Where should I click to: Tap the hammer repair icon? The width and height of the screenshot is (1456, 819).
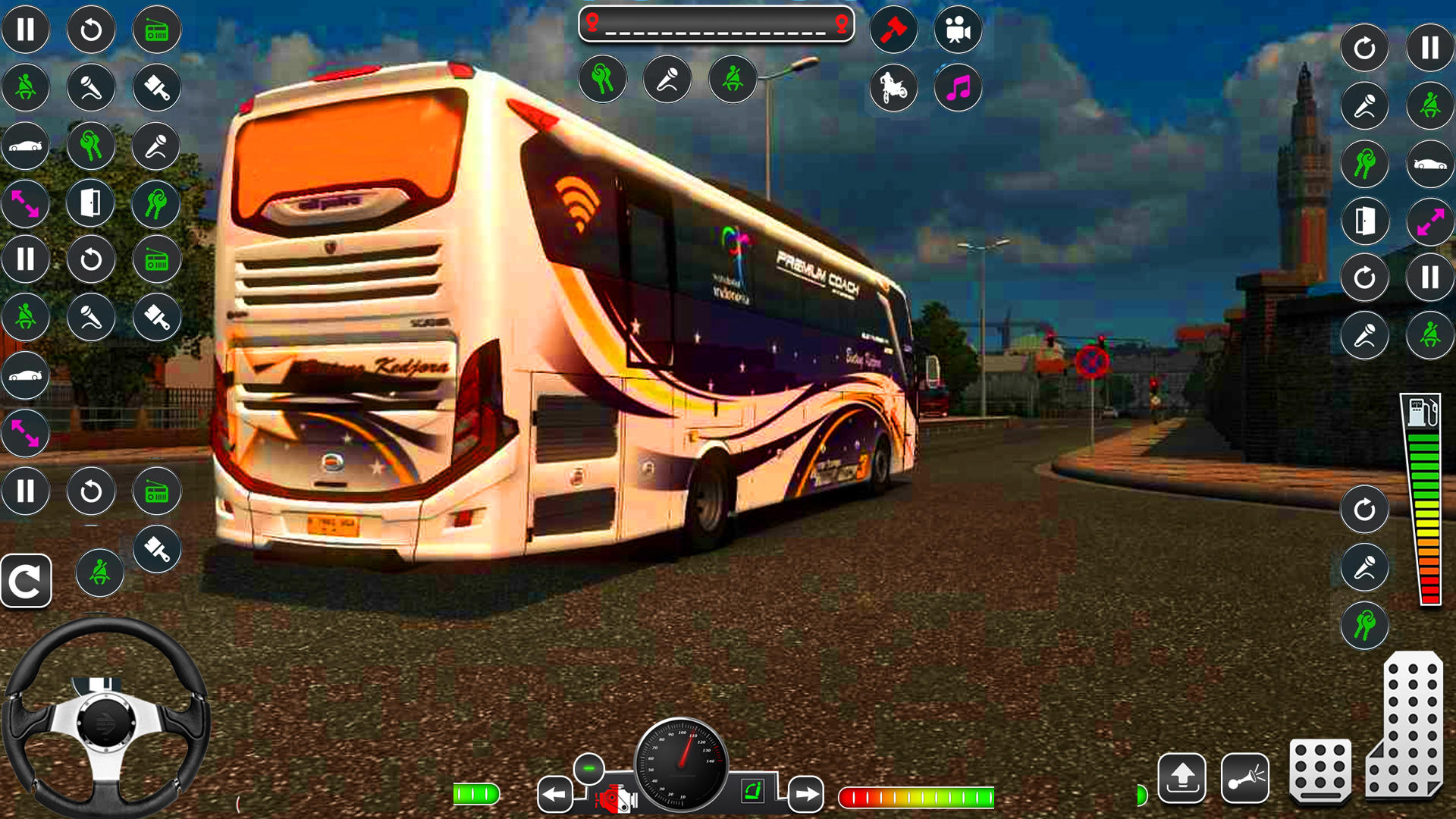pos(893,29)
